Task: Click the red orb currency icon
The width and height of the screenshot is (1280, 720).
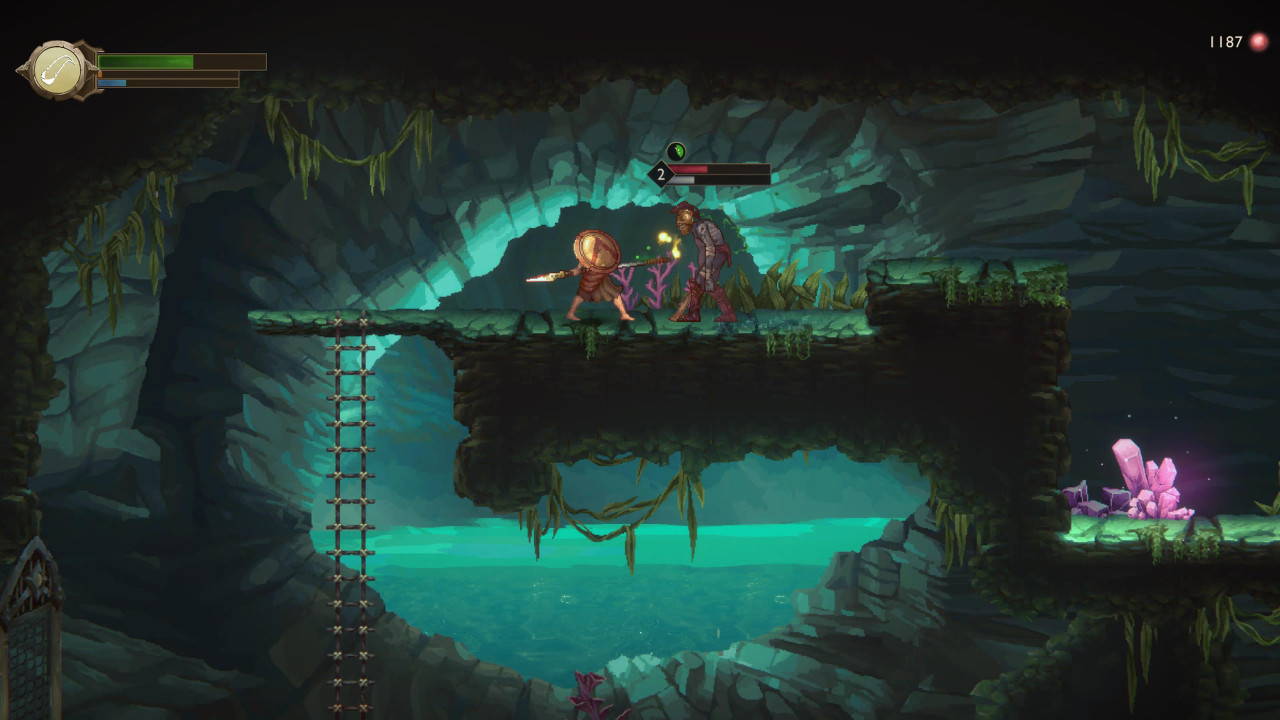Action: 1259,42
